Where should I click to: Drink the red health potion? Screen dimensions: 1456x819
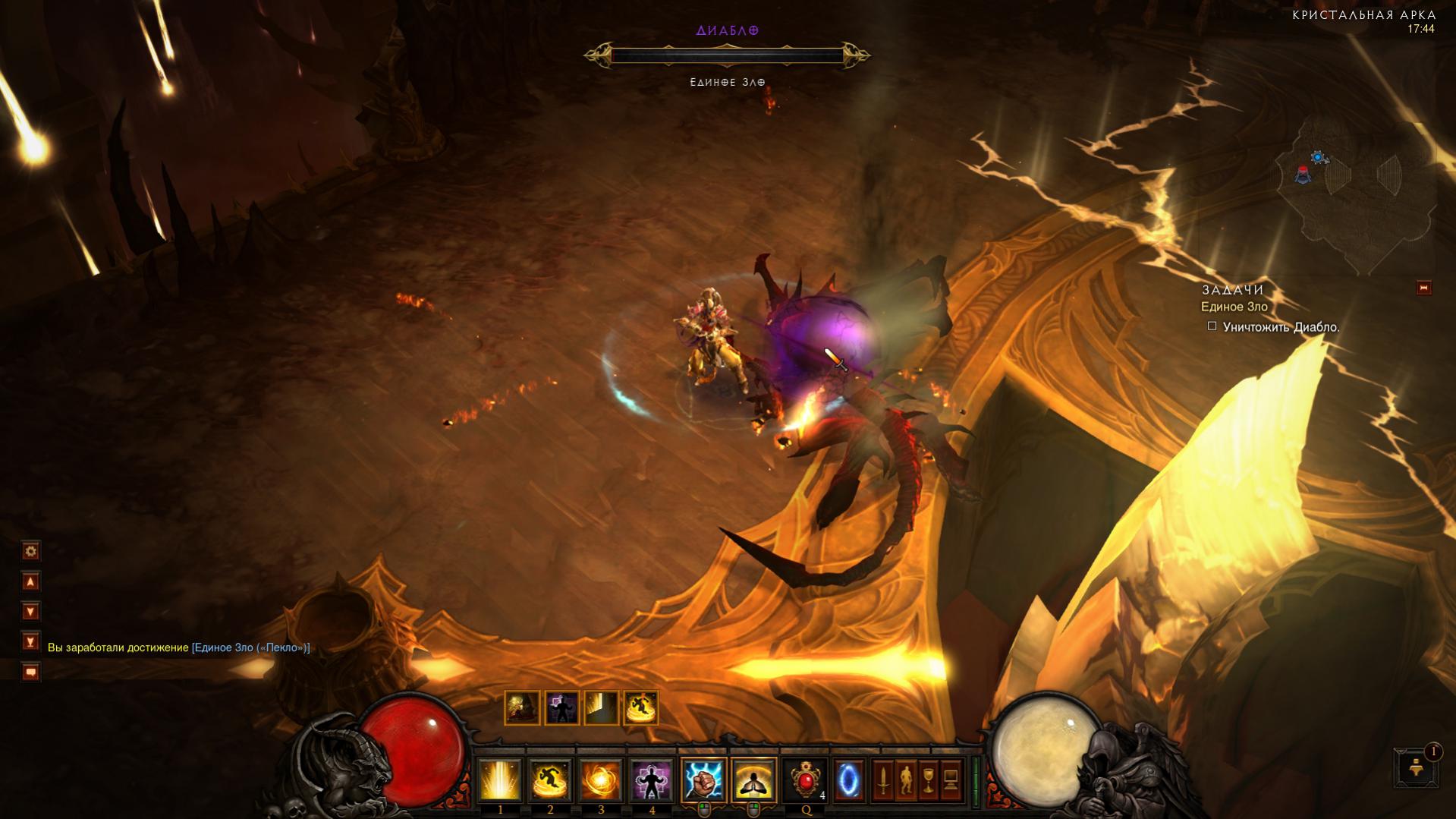(x=804, y=780)
